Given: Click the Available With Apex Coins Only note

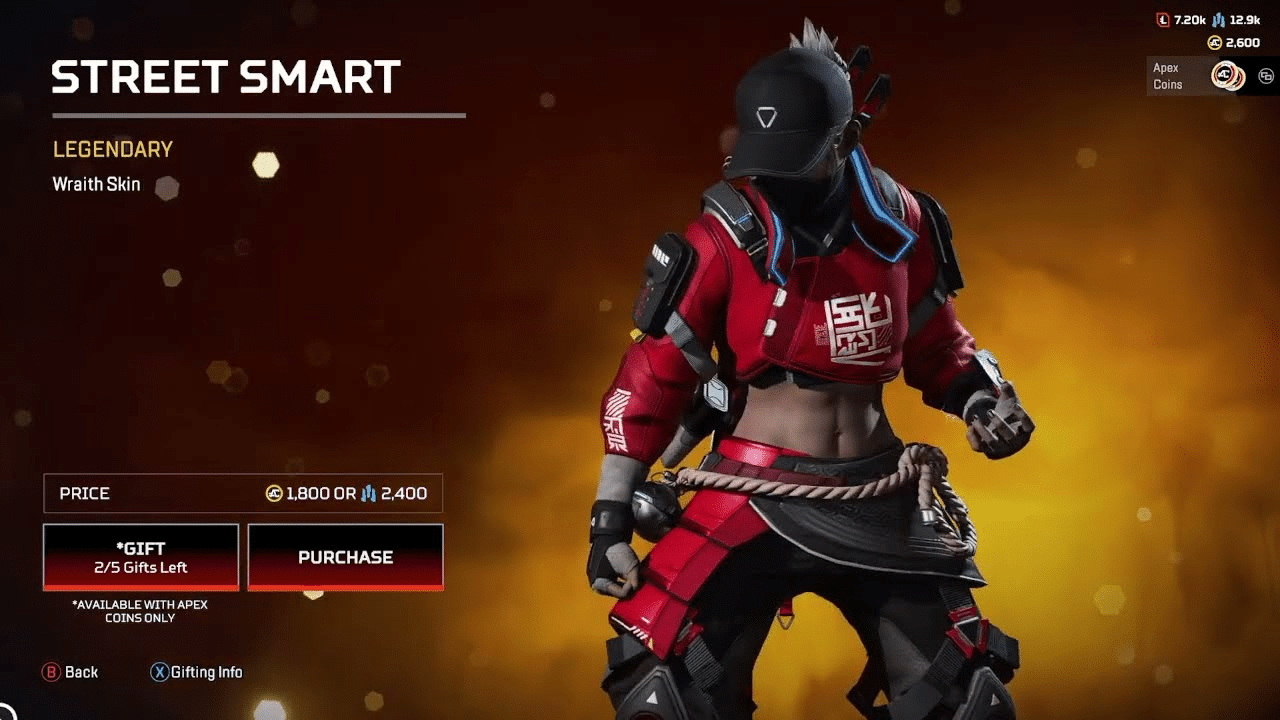Looking at the screenshot, I should pos(140,610).
